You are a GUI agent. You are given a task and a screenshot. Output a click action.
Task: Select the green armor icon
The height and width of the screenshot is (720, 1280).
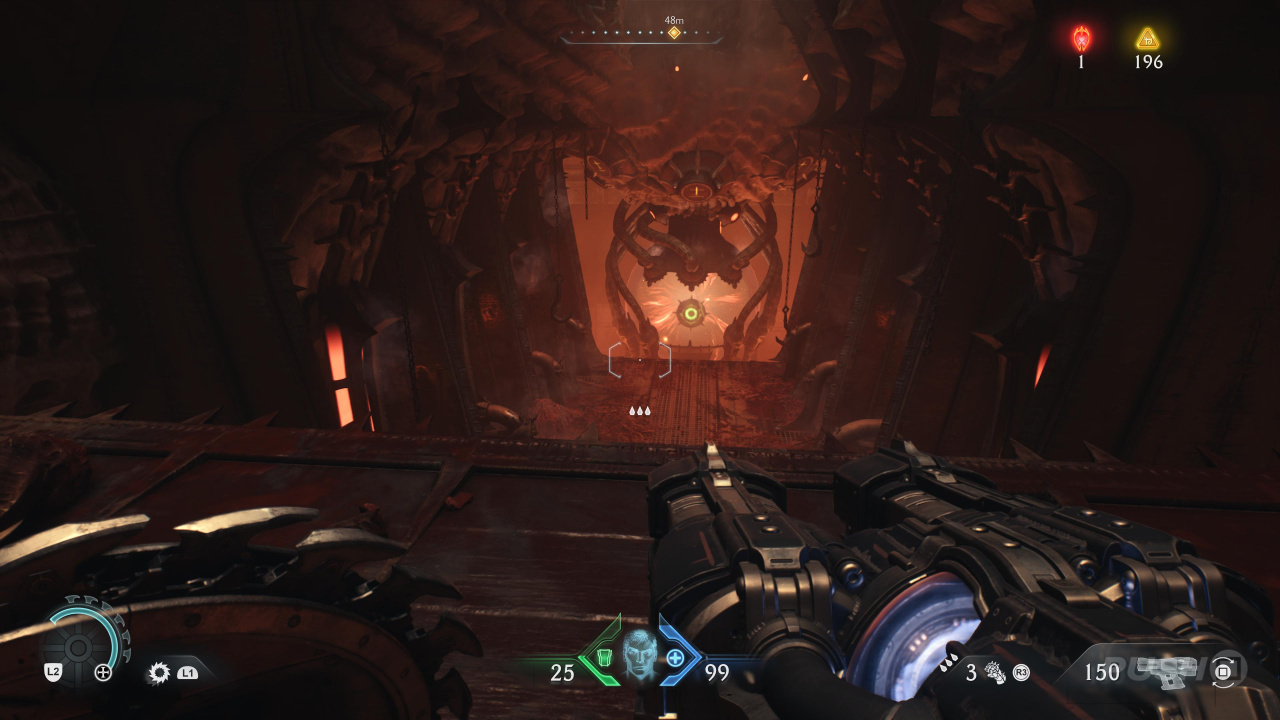604,657
